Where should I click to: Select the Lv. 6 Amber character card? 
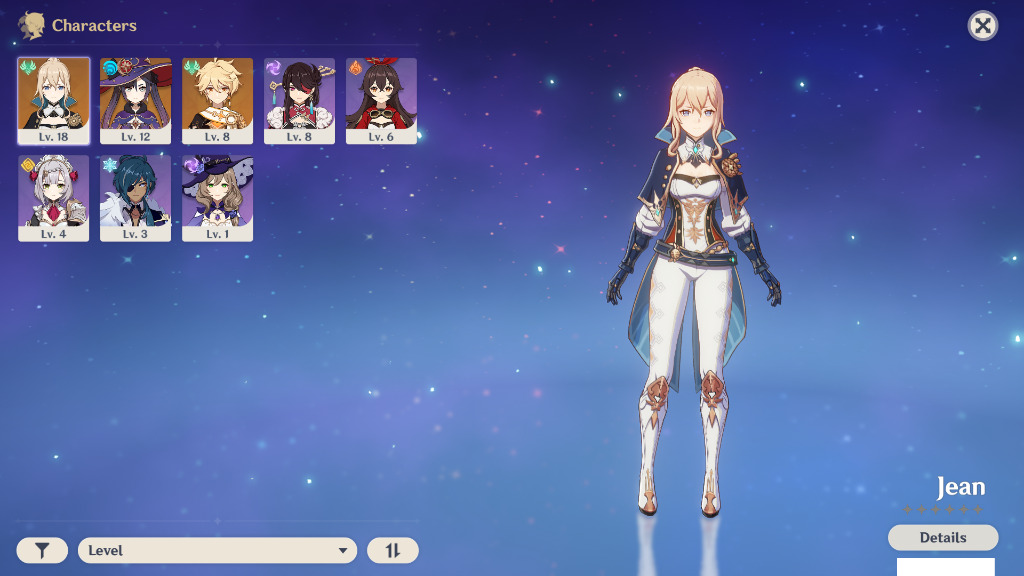point(382,100)
